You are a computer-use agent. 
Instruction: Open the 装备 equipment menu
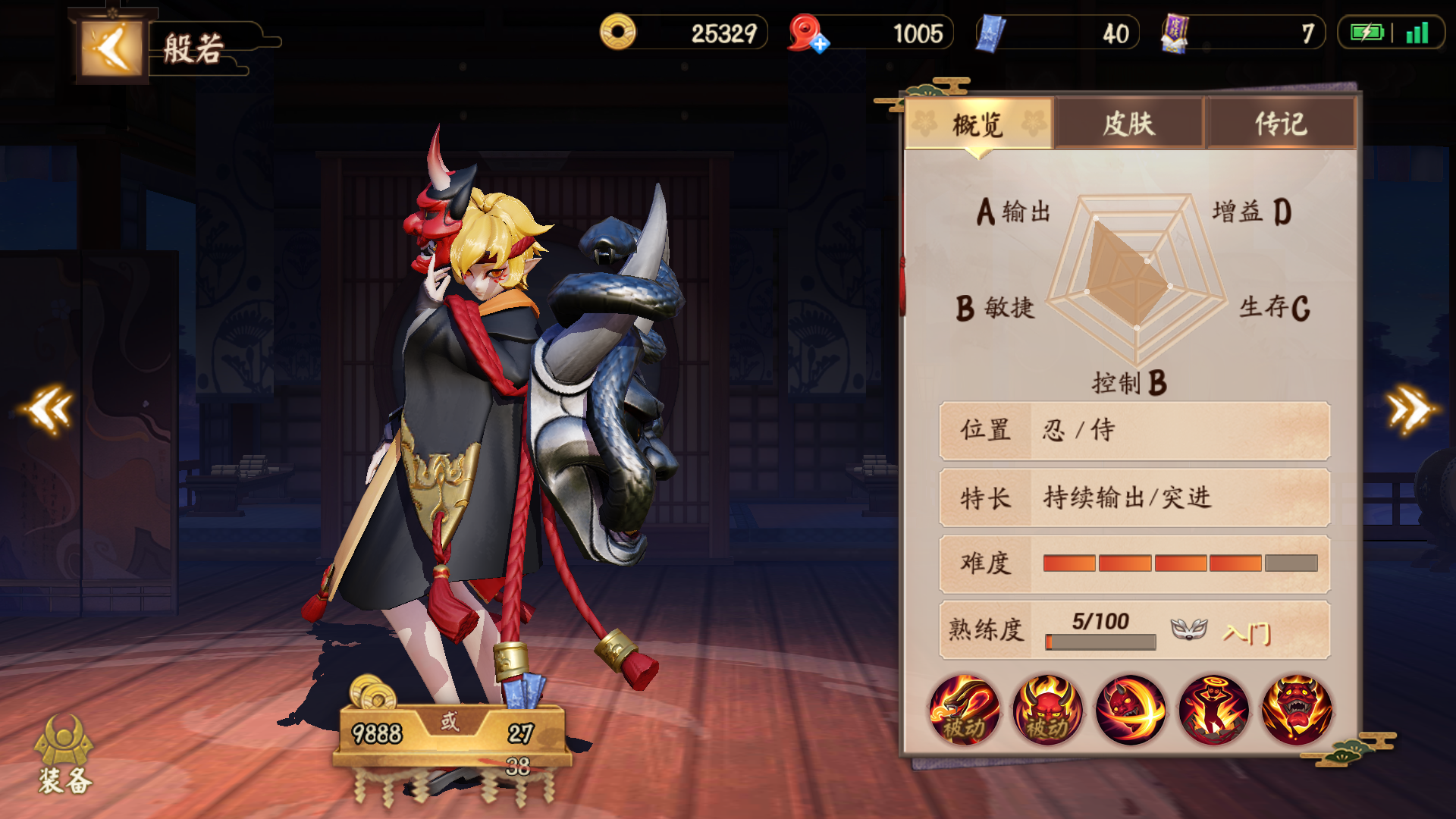(64, 756)
